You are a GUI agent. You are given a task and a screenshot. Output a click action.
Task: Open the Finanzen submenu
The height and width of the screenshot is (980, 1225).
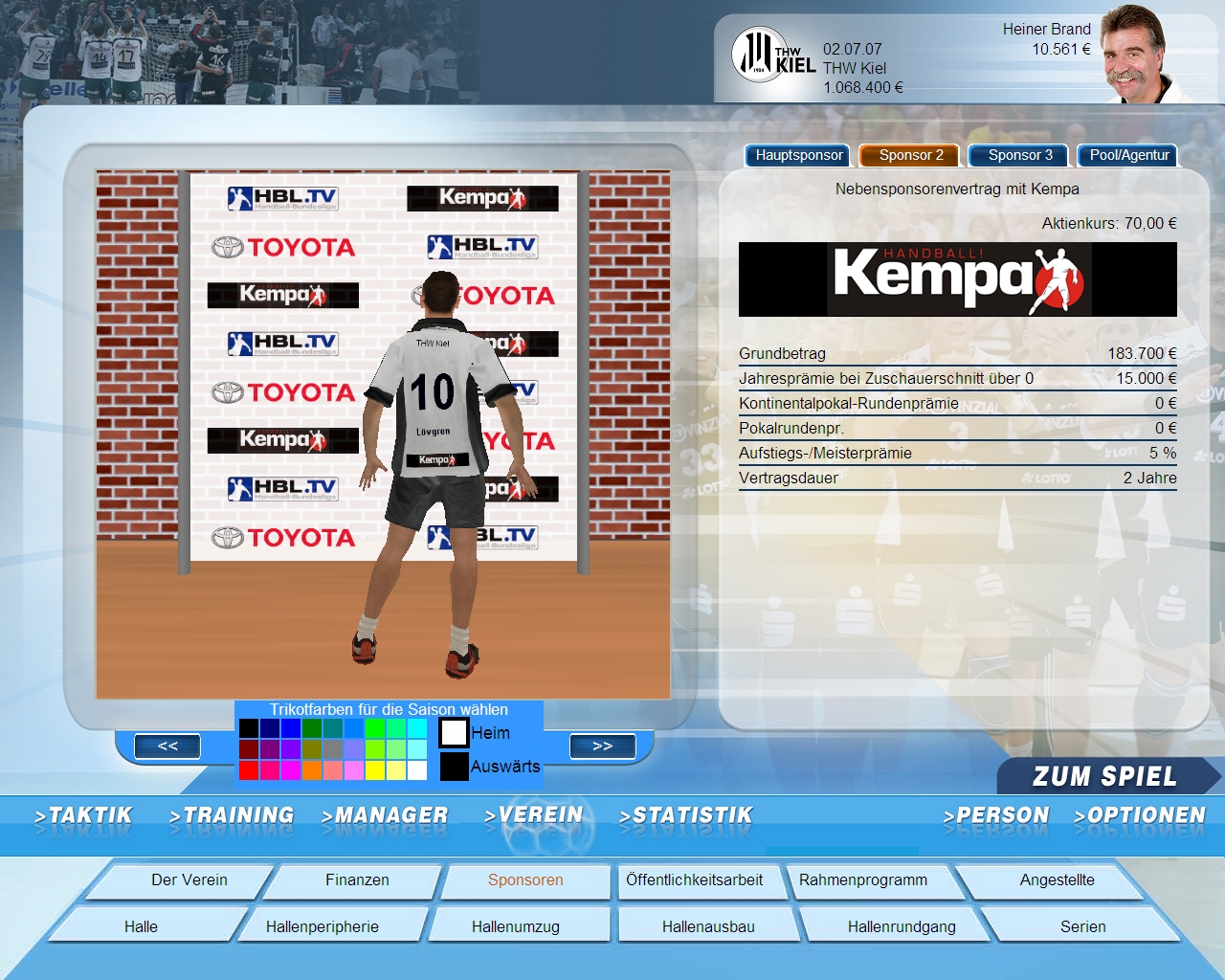tap(357, 880)
